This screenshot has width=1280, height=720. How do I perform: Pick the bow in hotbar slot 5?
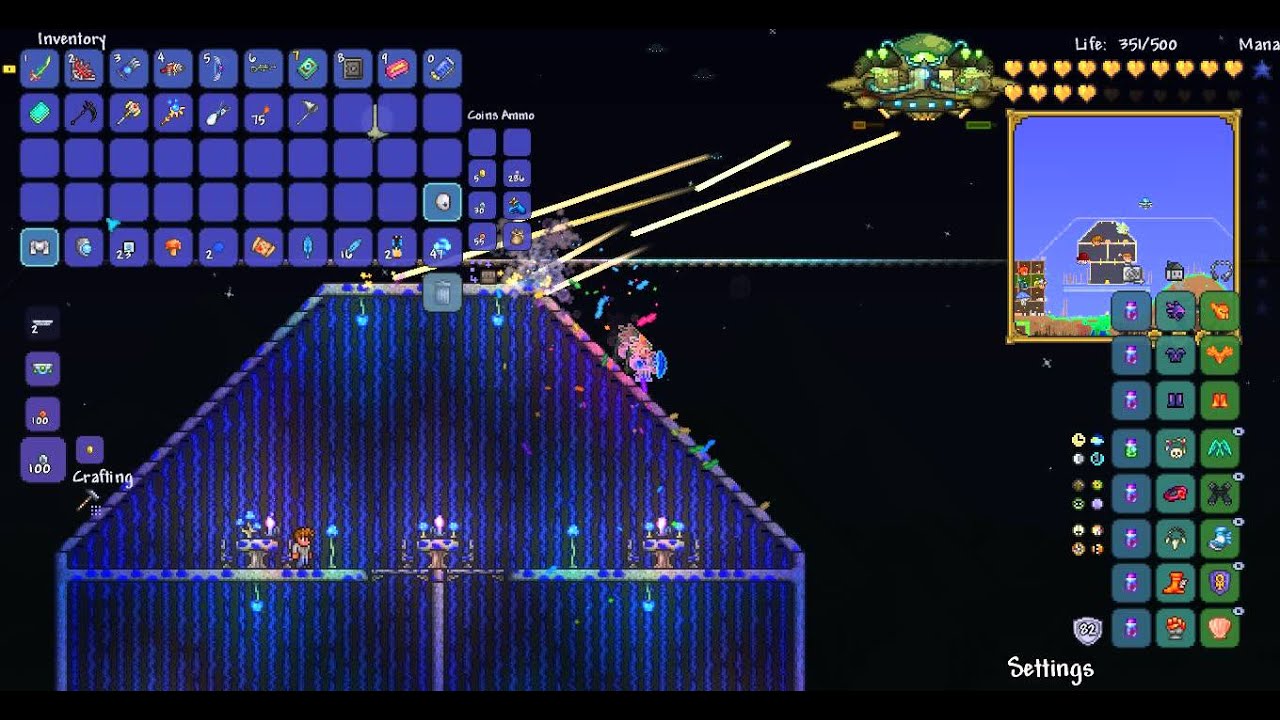218,68
